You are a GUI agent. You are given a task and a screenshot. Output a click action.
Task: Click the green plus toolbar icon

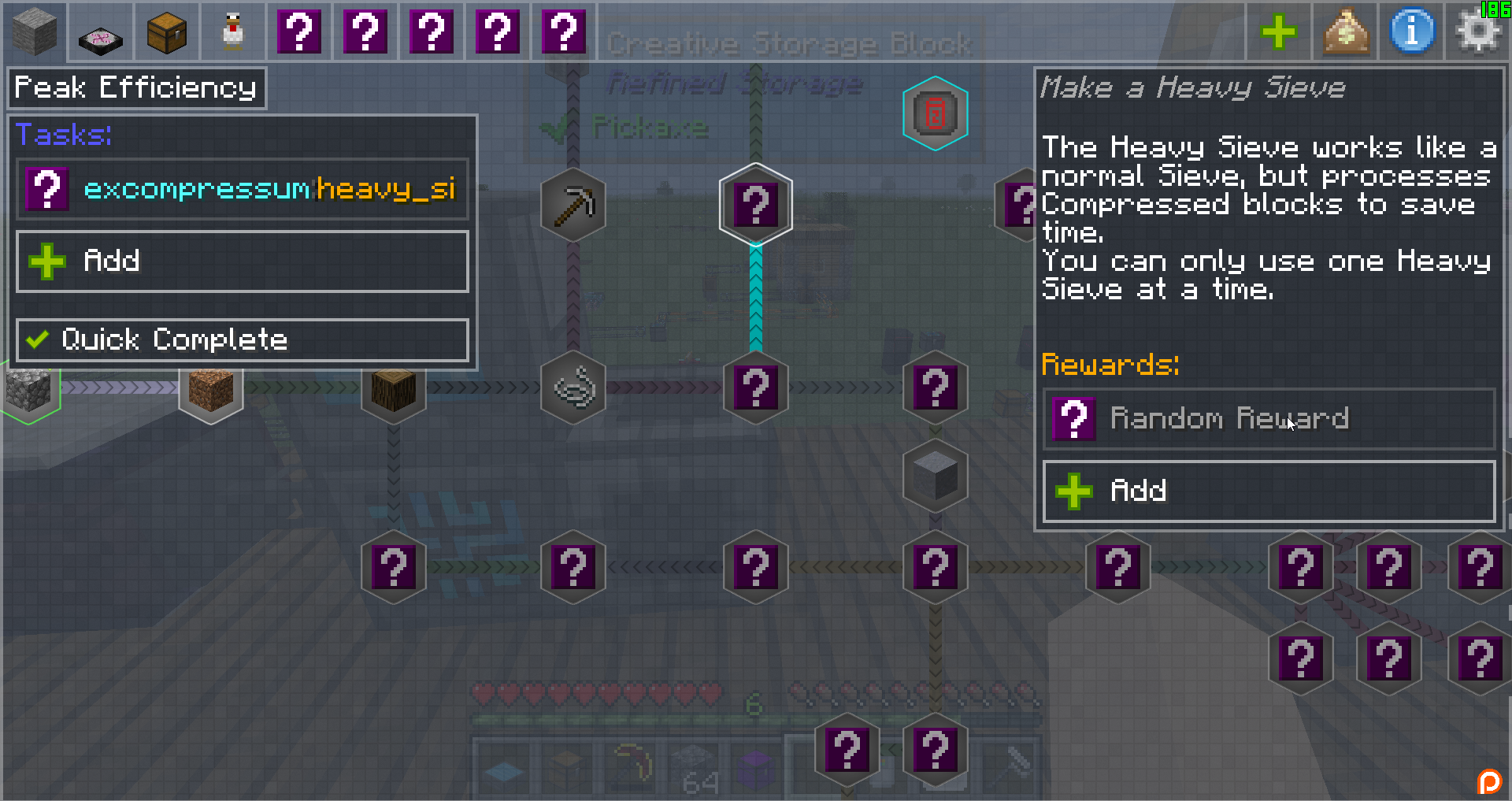(x=1278, y=32)
